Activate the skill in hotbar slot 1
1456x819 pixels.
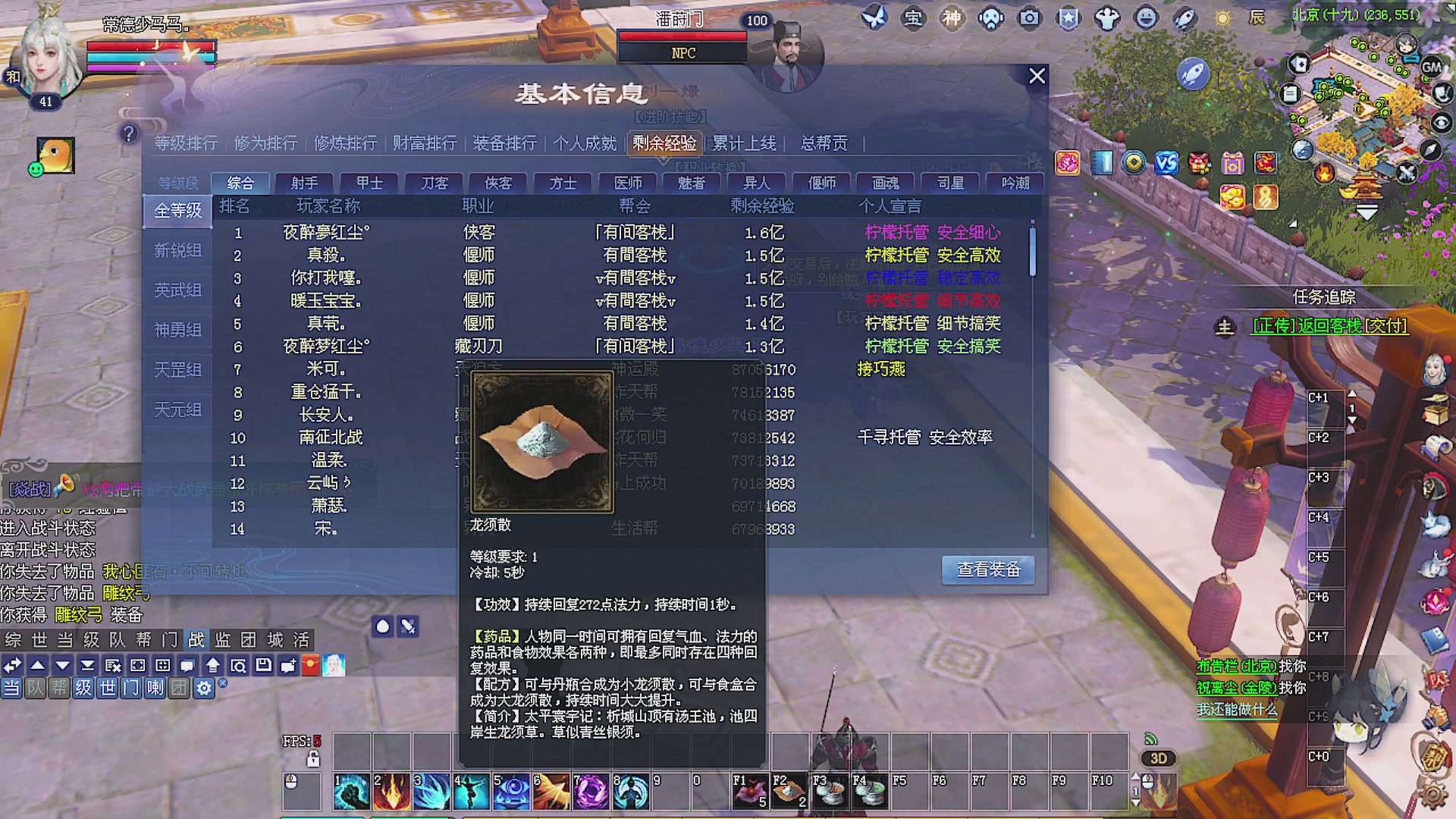coord(351,791)
